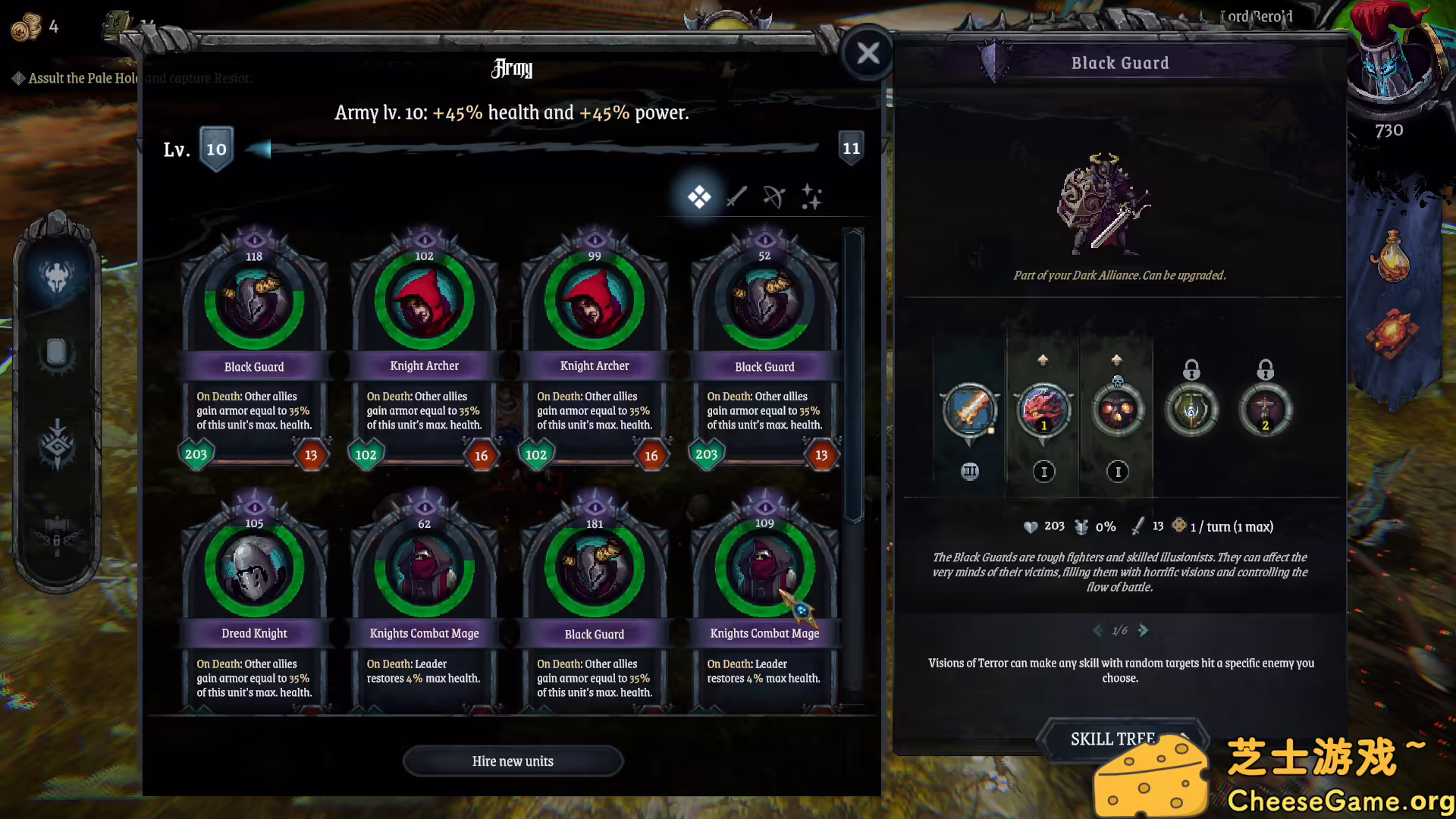Click the locked skill with level 2 marker

(x=1265, y=410)
